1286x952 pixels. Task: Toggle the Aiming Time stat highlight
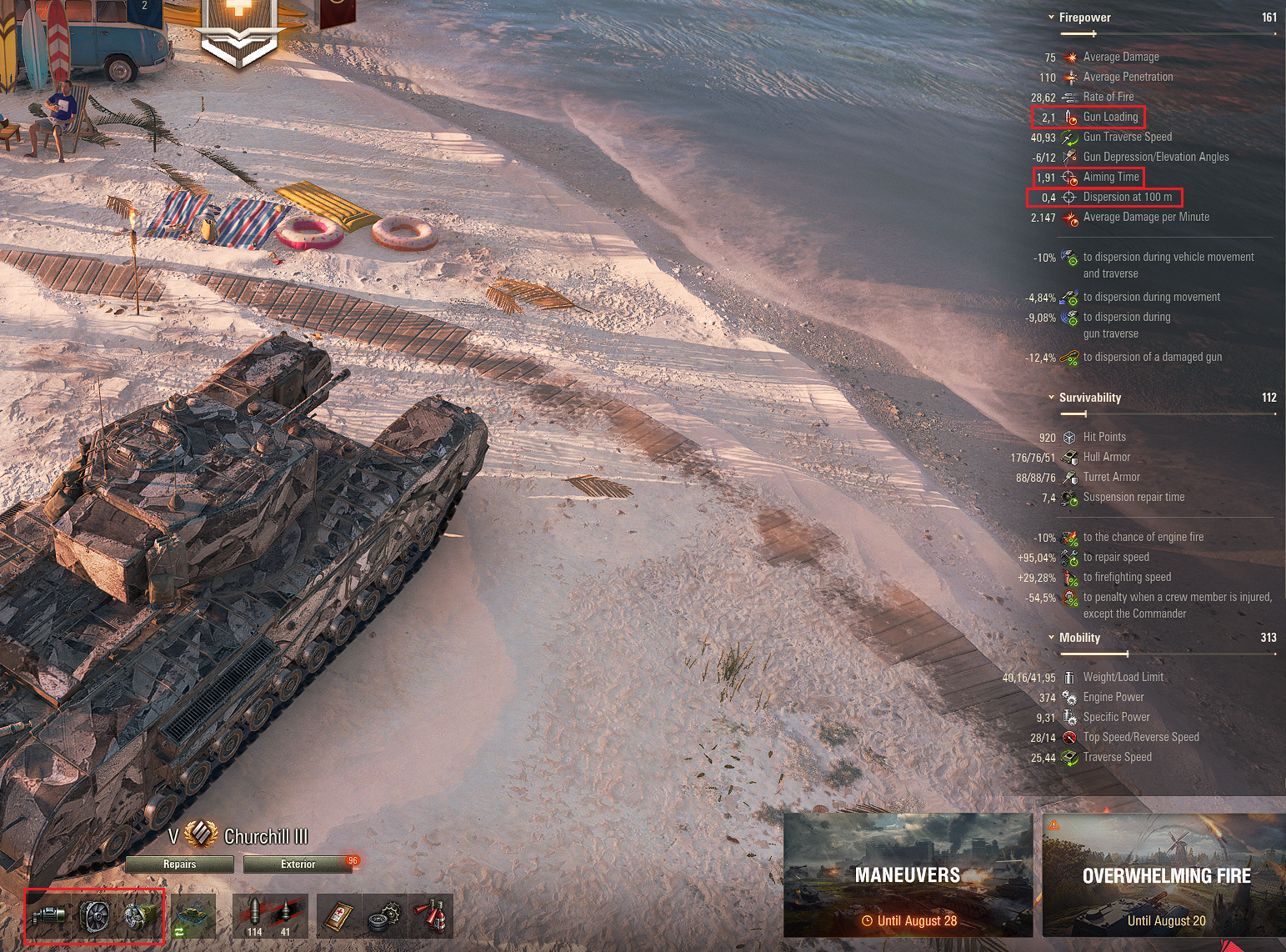pos(1086,177)
